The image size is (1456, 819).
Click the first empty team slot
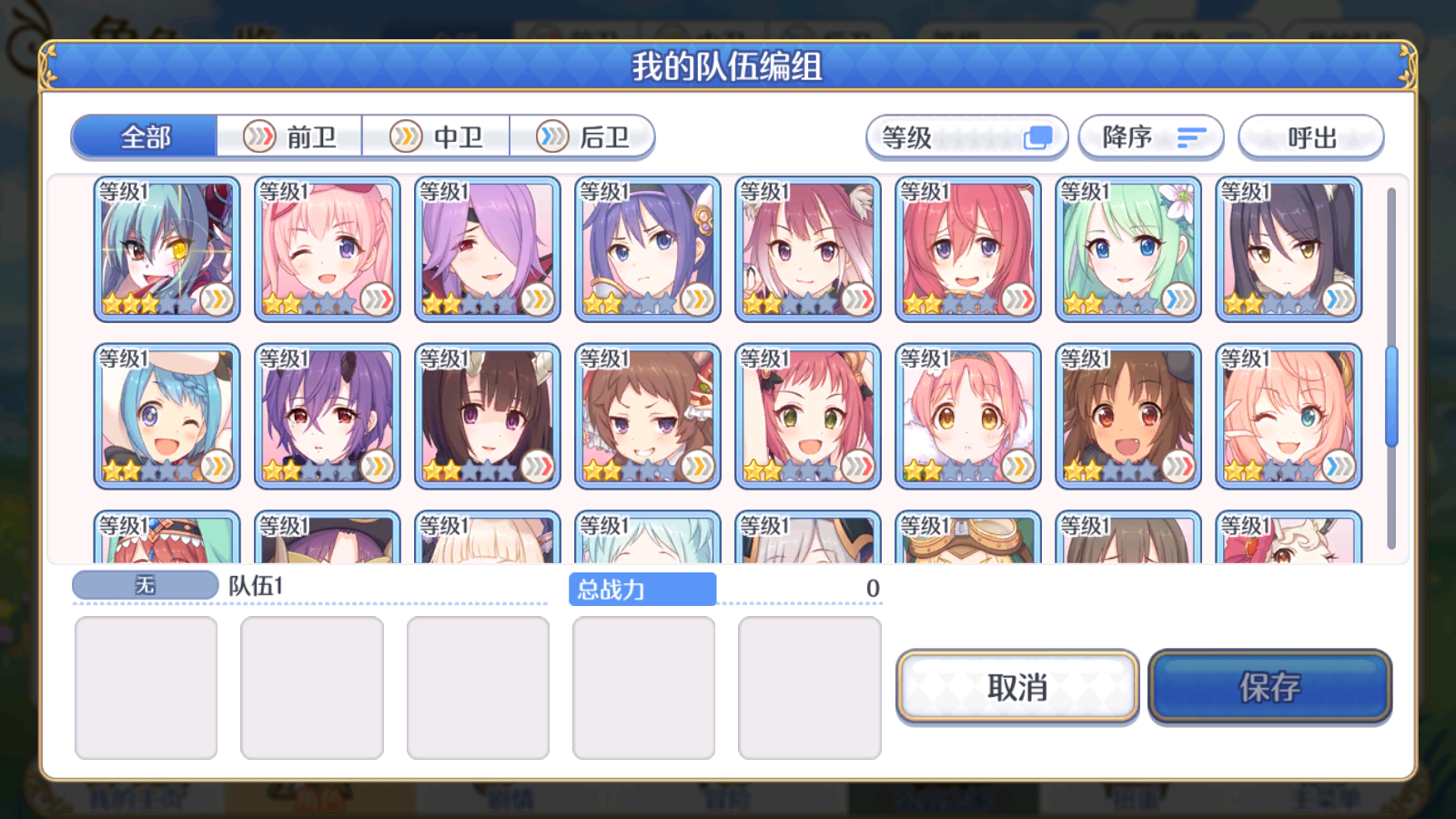click(x=146, y=687)
